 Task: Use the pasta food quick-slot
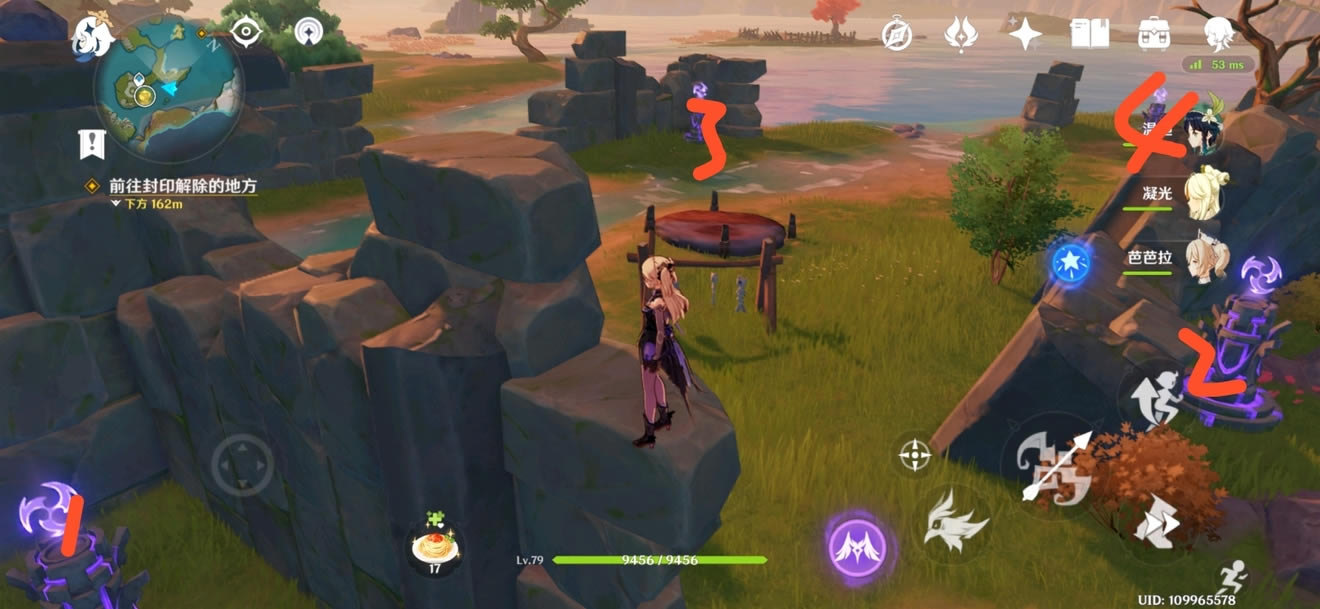coord(437,545)
